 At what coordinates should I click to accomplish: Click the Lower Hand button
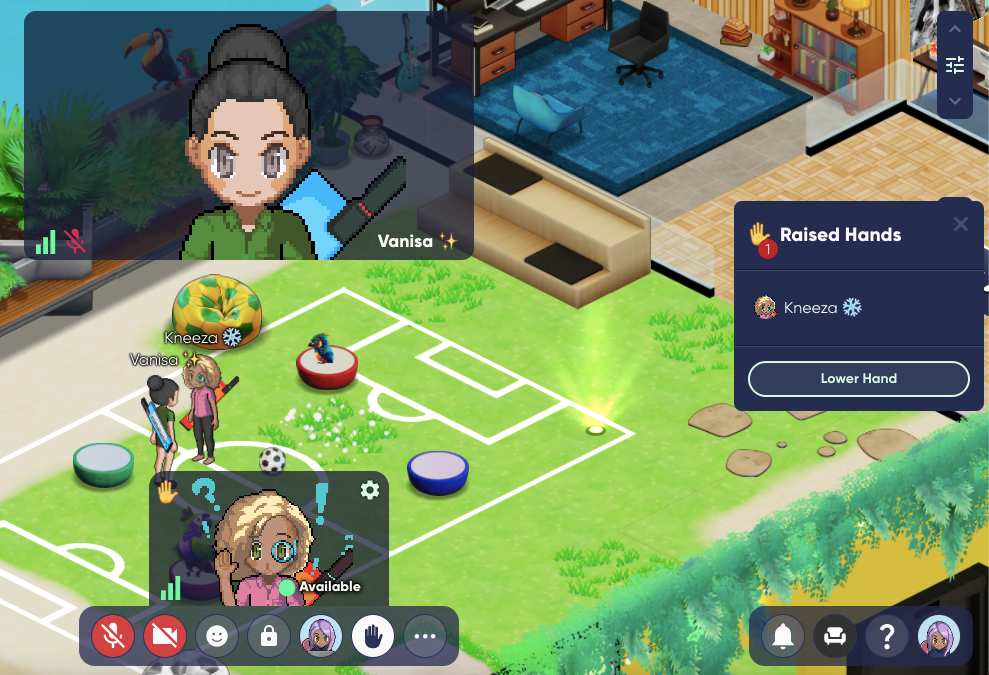859,379
